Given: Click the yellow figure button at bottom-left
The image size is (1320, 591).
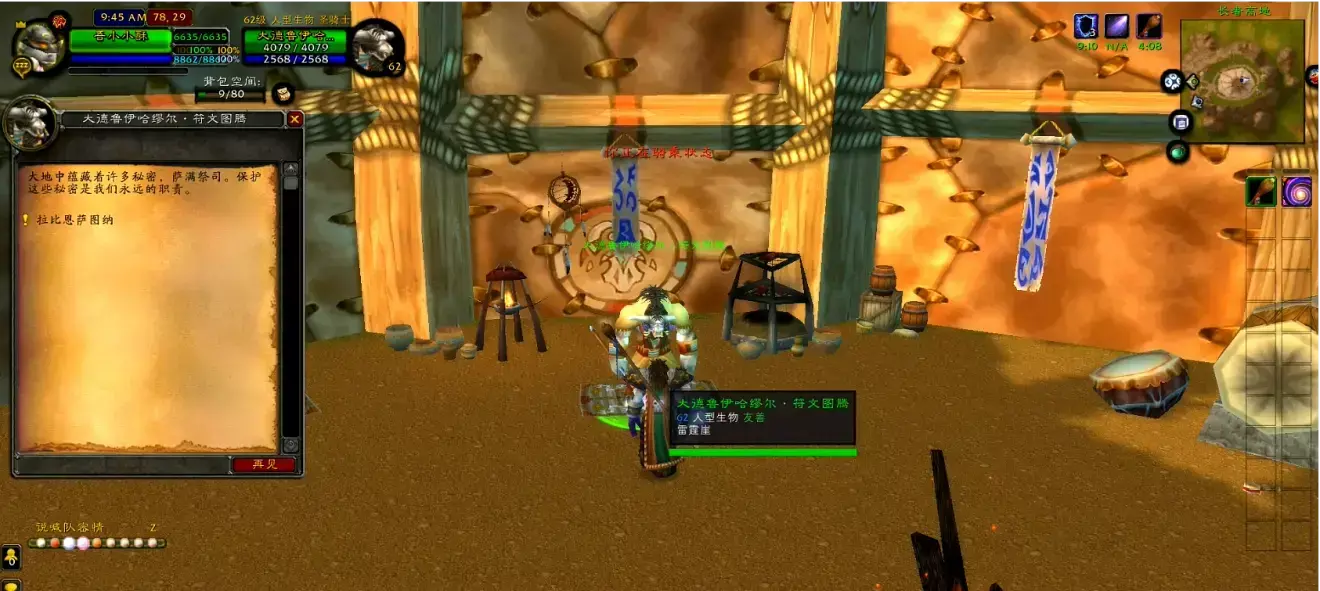Looking at the screenshot, I should (x=10, y=556).
